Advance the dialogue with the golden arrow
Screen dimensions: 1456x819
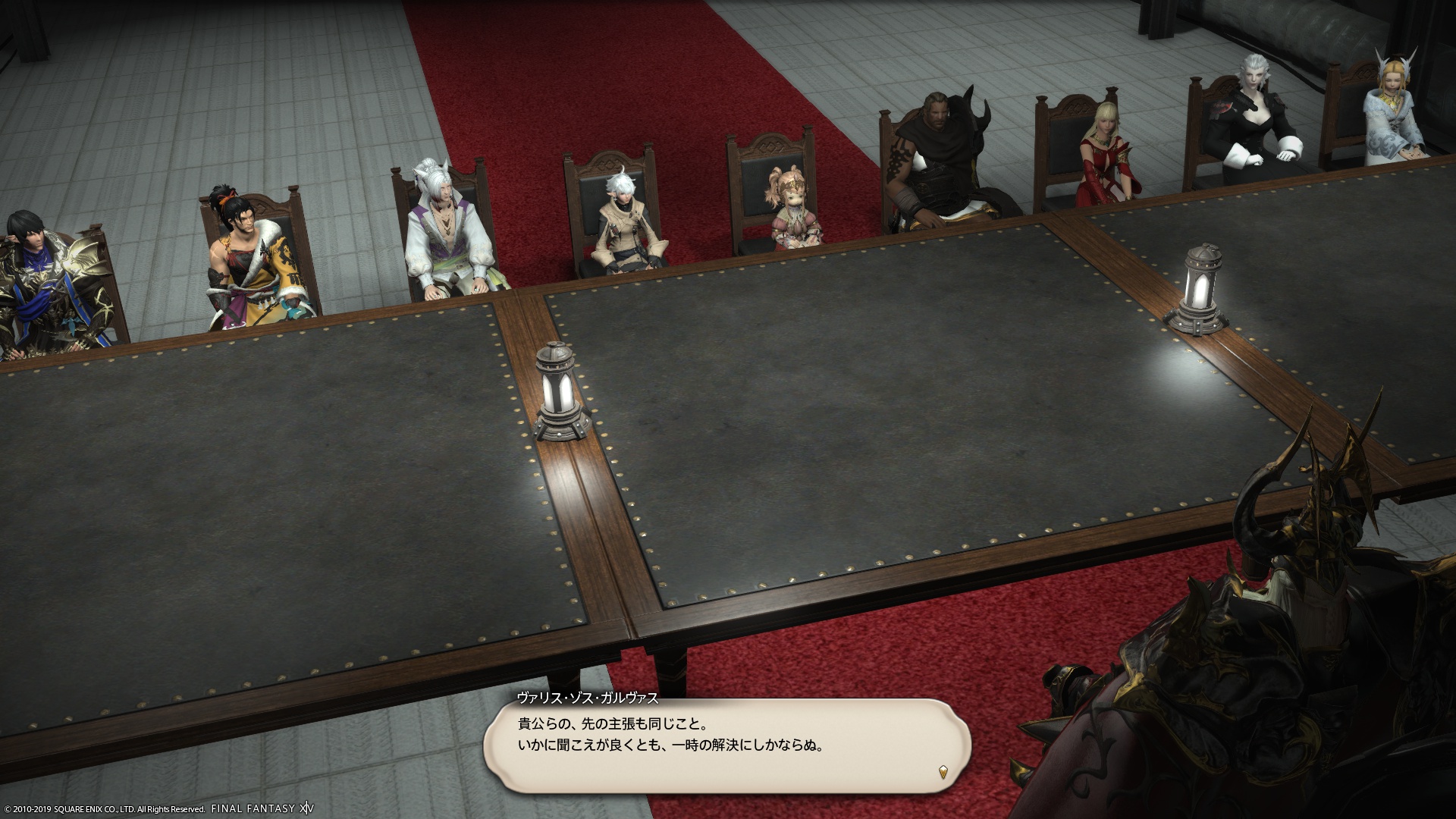click(943, 773)
